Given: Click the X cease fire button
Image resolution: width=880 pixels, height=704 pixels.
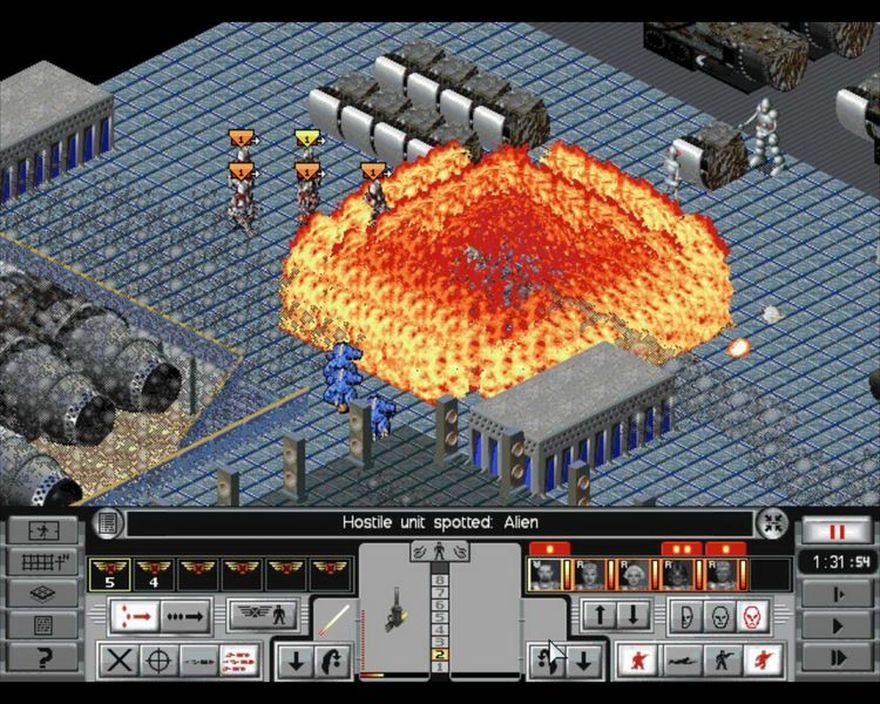Looking at the screenshot, I should [x=120, y=660].
